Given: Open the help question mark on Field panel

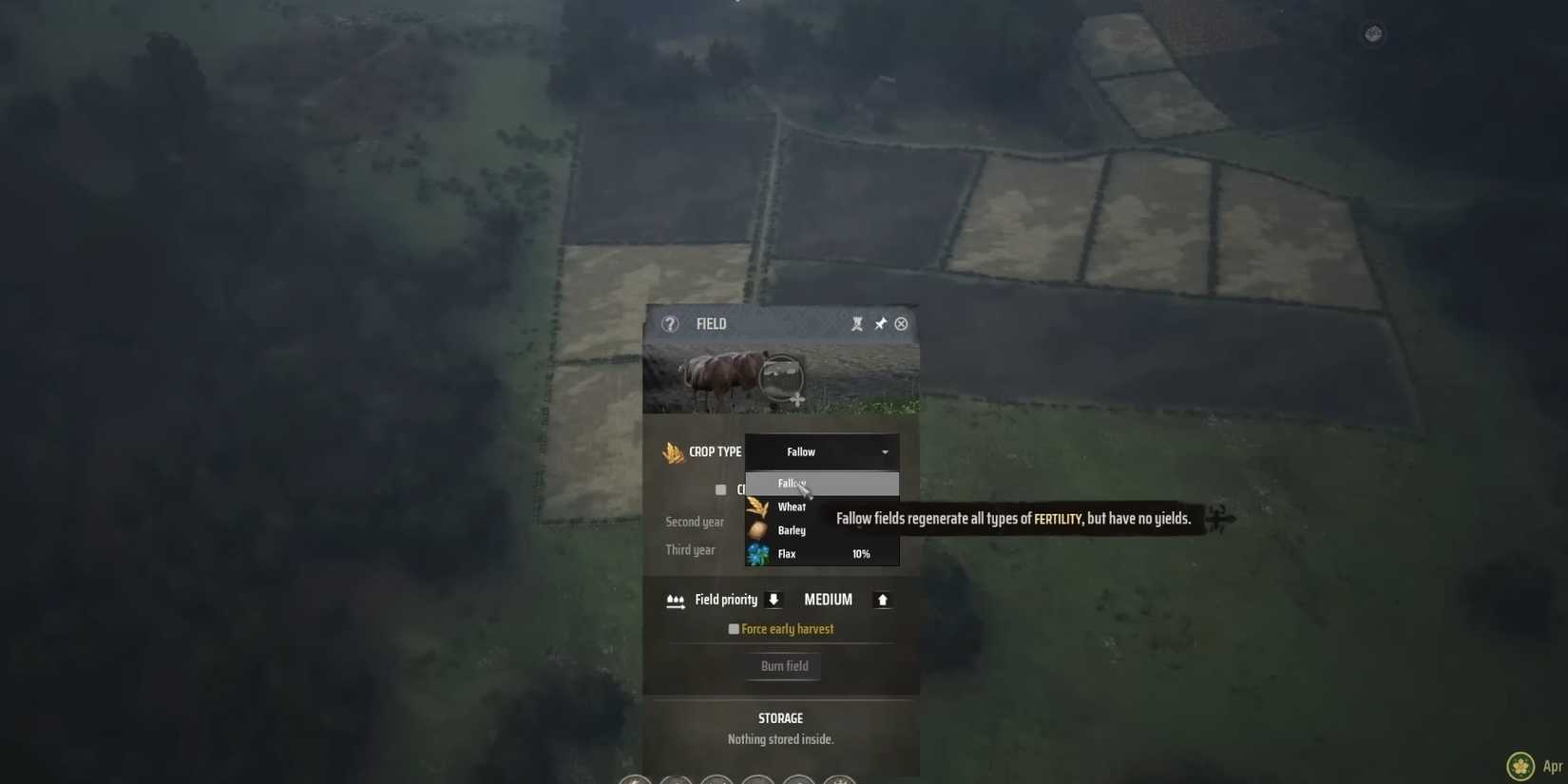Looking at the screenshot, I should pyautogui.click(x=670, y=324).
